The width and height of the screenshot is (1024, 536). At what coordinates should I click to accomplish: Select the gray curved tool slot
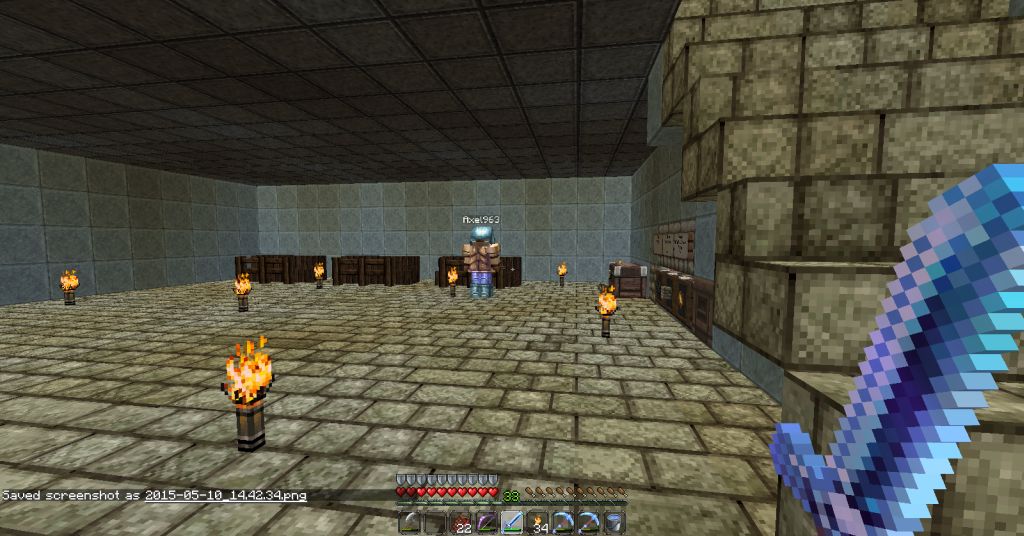pos(410,521)
